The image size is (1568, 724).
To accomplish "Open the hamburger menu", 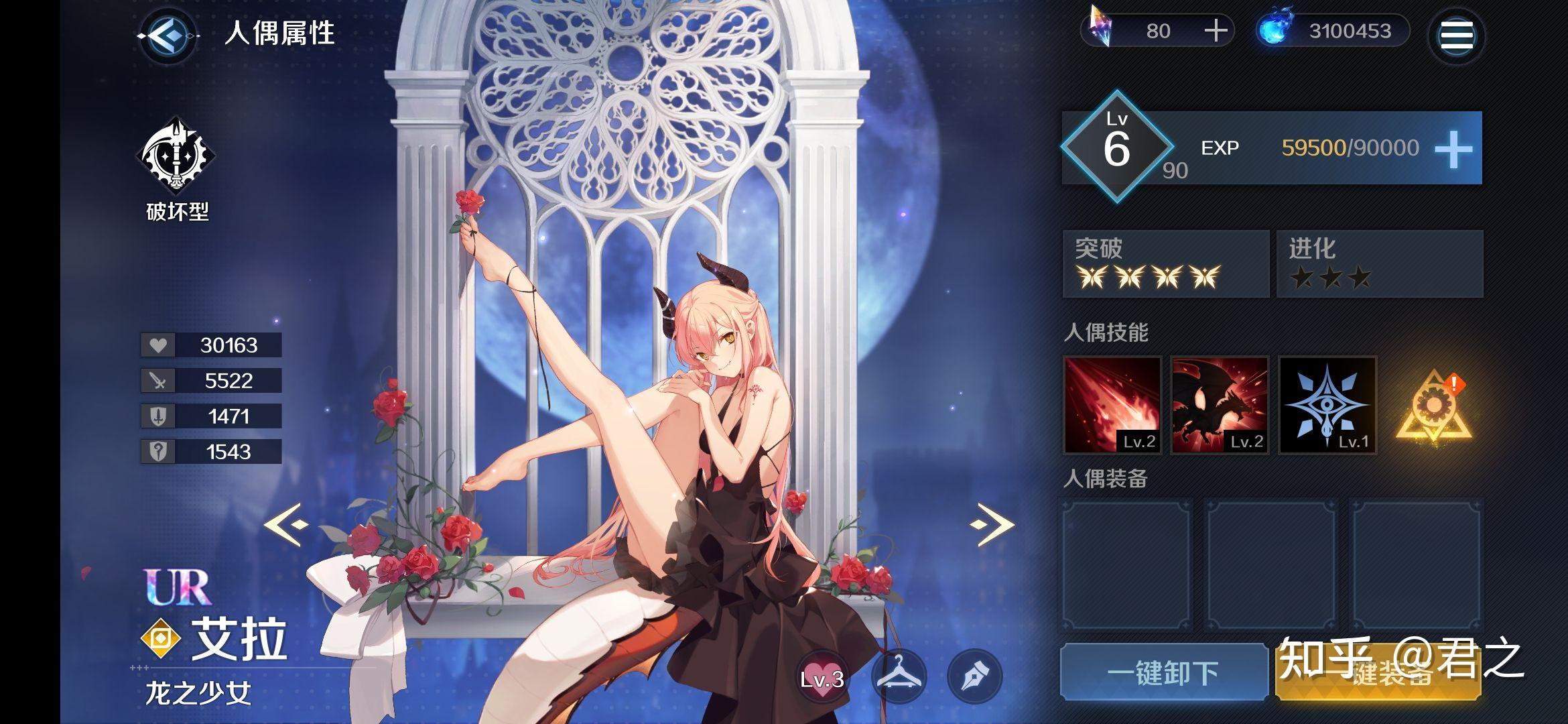I will (x=1456, y=35).
